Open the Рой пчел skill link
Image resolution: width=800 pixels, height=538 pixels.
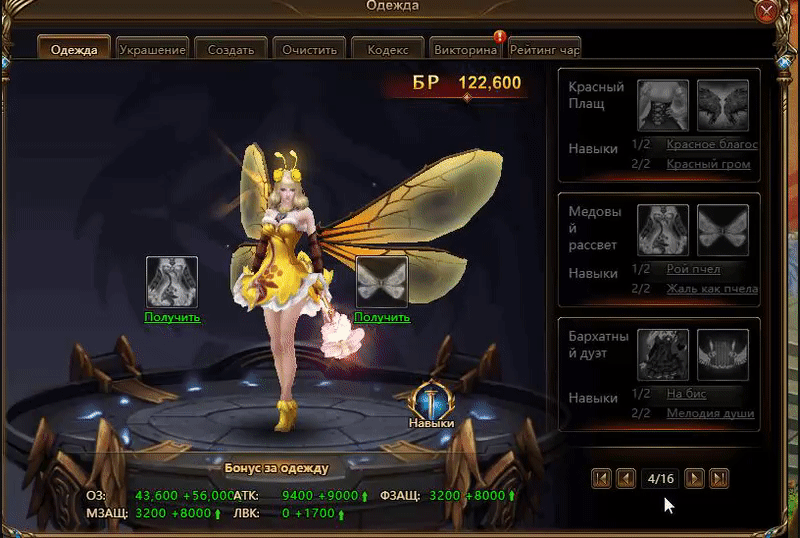point(693,269)
